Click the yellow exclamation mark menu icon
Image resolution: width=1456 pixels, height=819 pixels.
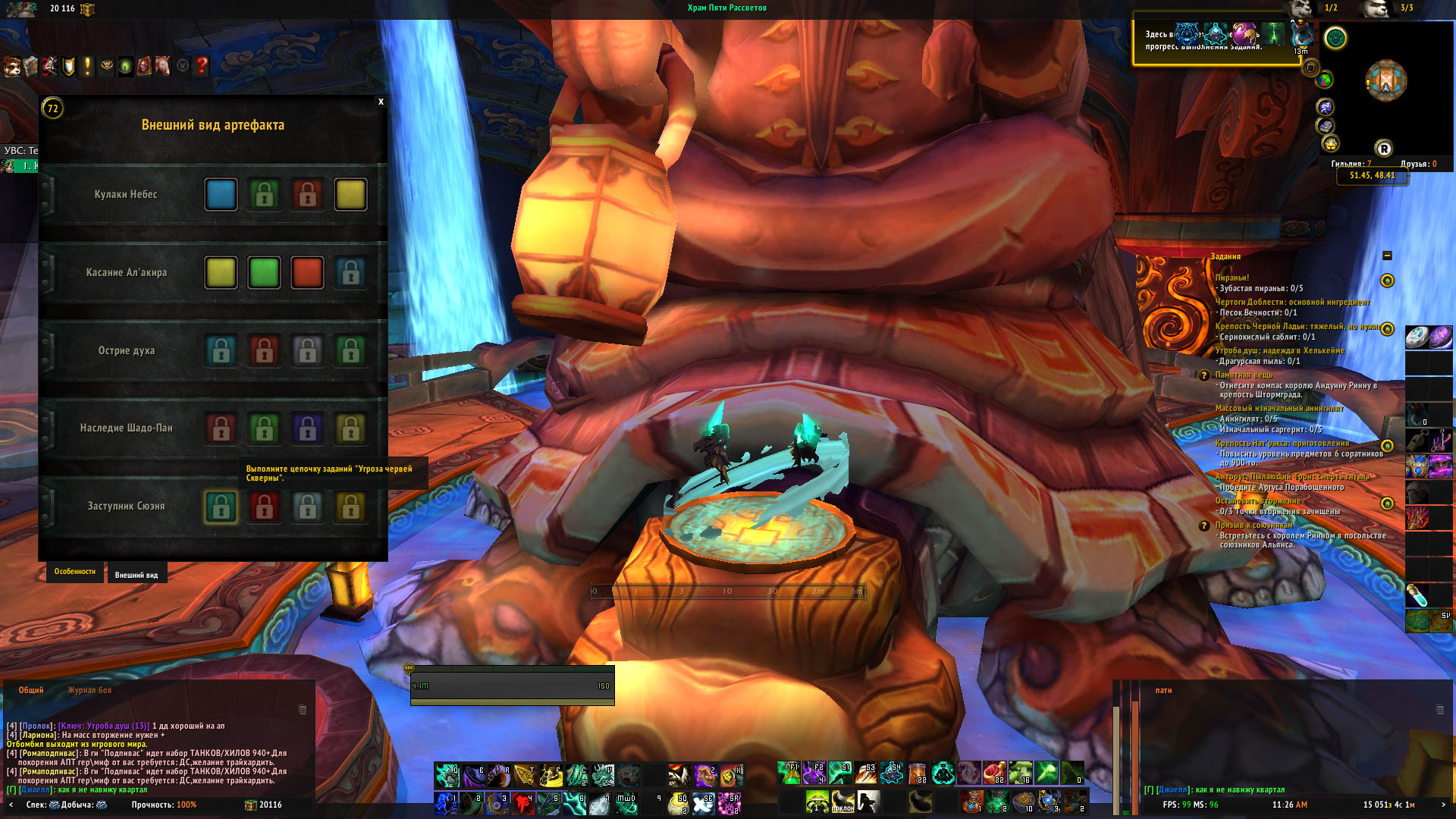tap(87, 66)
